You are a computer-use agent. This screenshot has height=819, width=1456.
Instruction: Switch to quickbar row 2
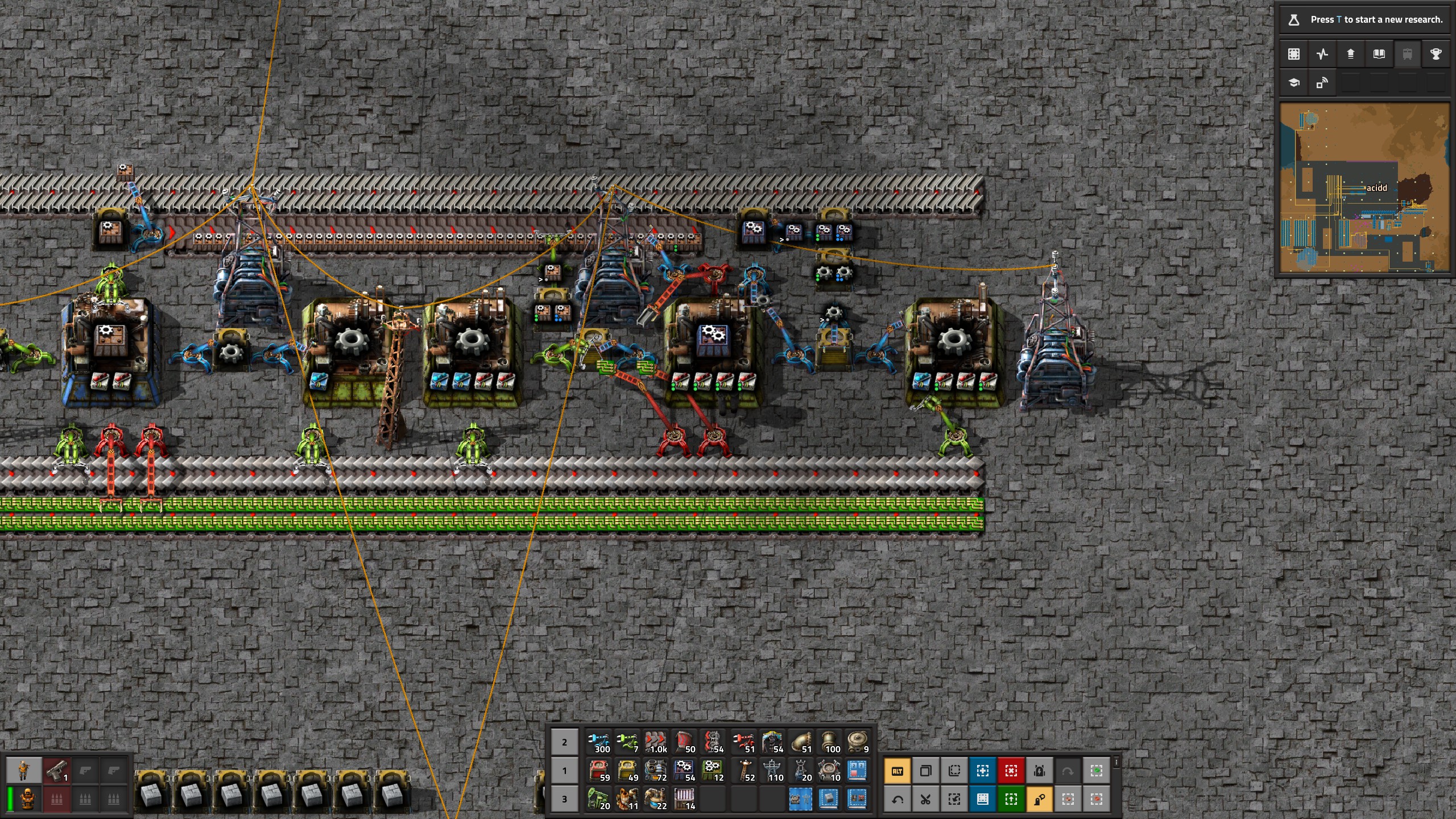click(564, 742)
